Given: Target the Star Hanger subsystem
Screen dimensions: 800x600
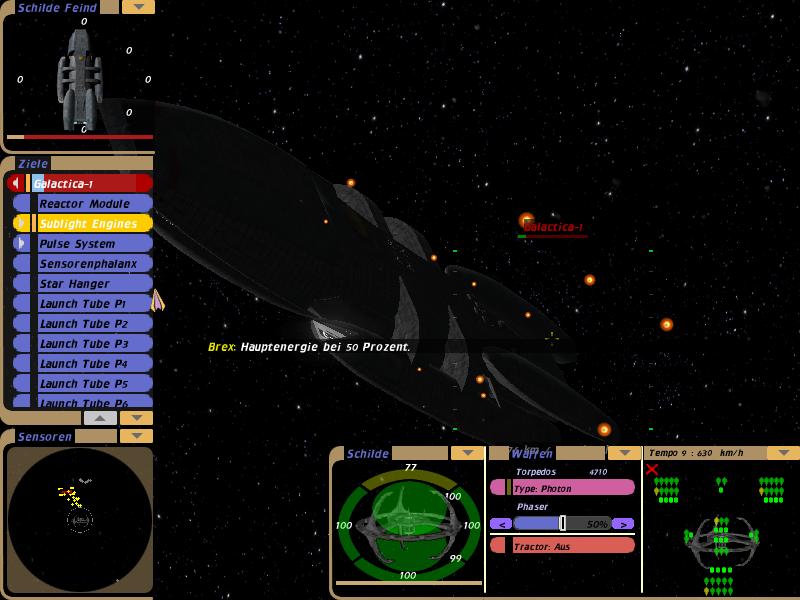Looking at the screenshot, I should 90,284.
